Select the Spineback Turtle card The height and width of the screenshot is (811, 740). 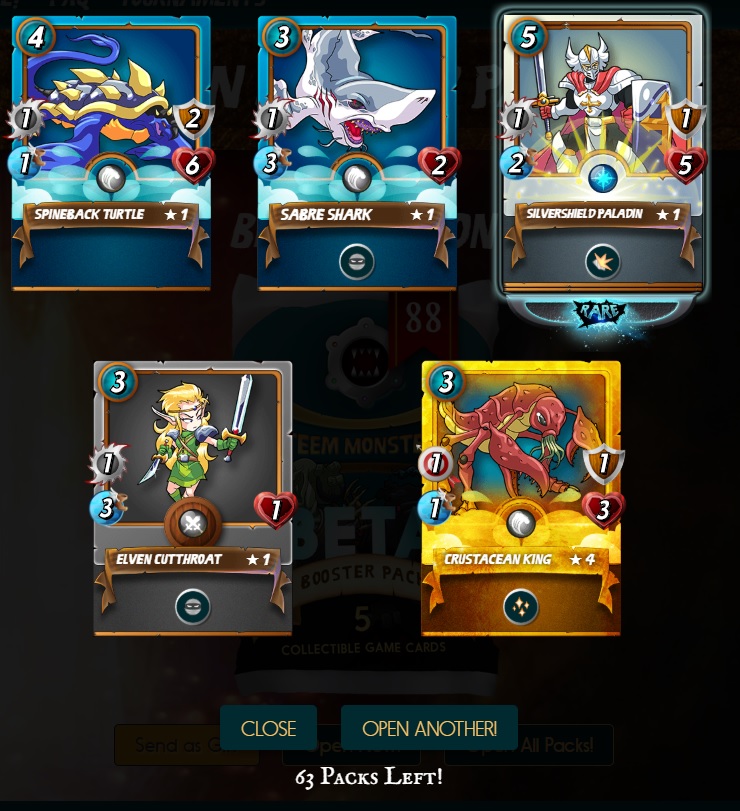click(111, 152)
